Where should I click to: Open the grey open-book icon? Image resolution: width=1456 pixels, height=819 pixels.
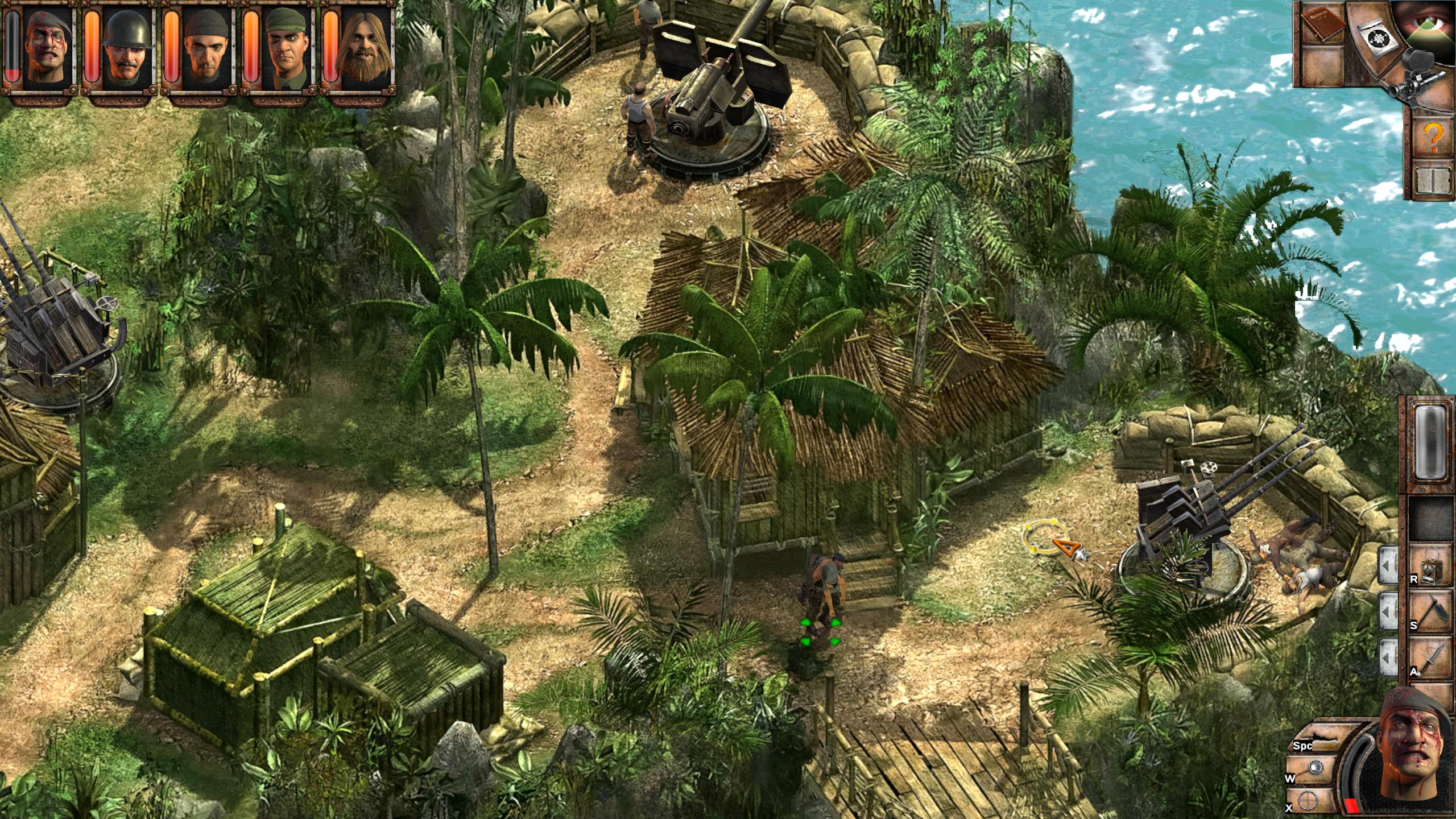(x=1432, y=181)
